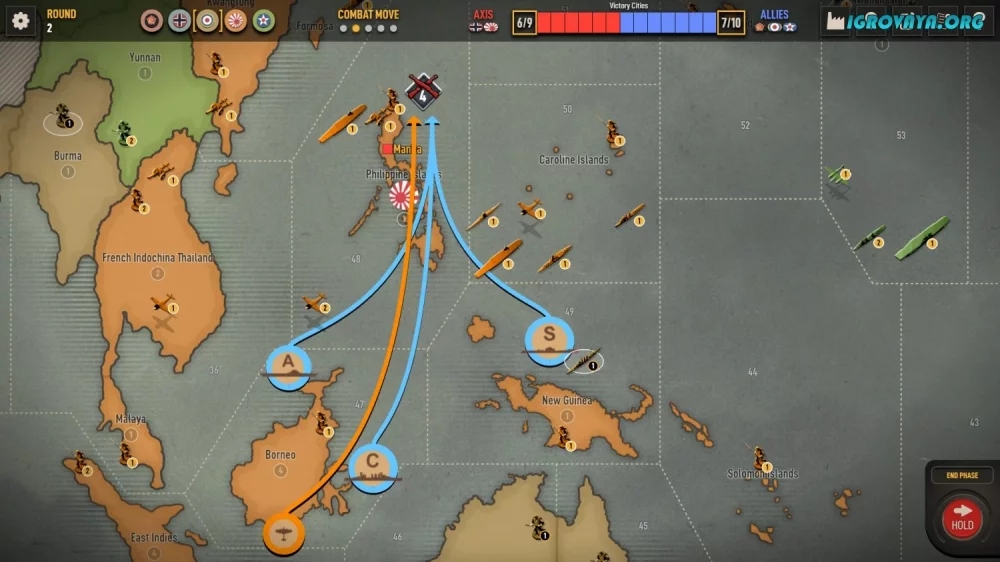The width and height of the screenshot is (1000, 562).
Task: Select the Soviet Union star roundel
Action: pos(152,20)
